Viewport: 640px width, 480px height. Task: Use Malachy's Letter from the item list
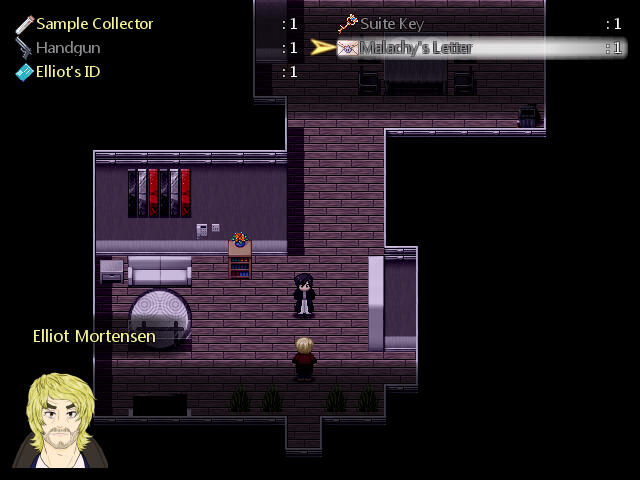(415, 47)
